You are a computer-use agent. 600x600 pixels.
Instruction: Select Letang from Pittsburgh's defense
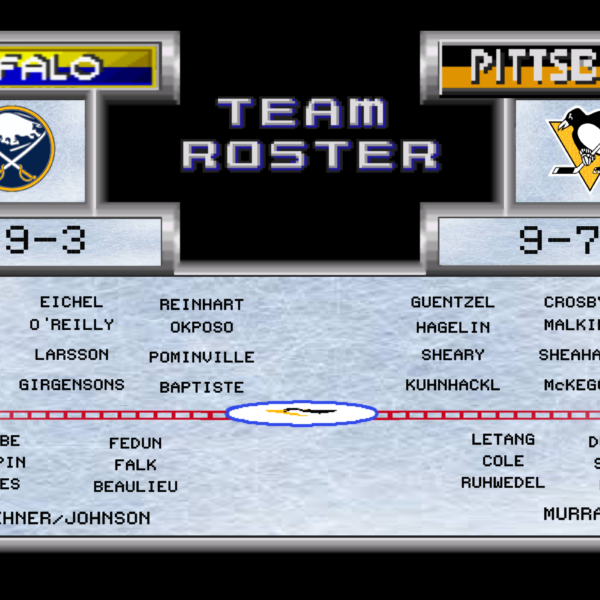coord(503,440)
